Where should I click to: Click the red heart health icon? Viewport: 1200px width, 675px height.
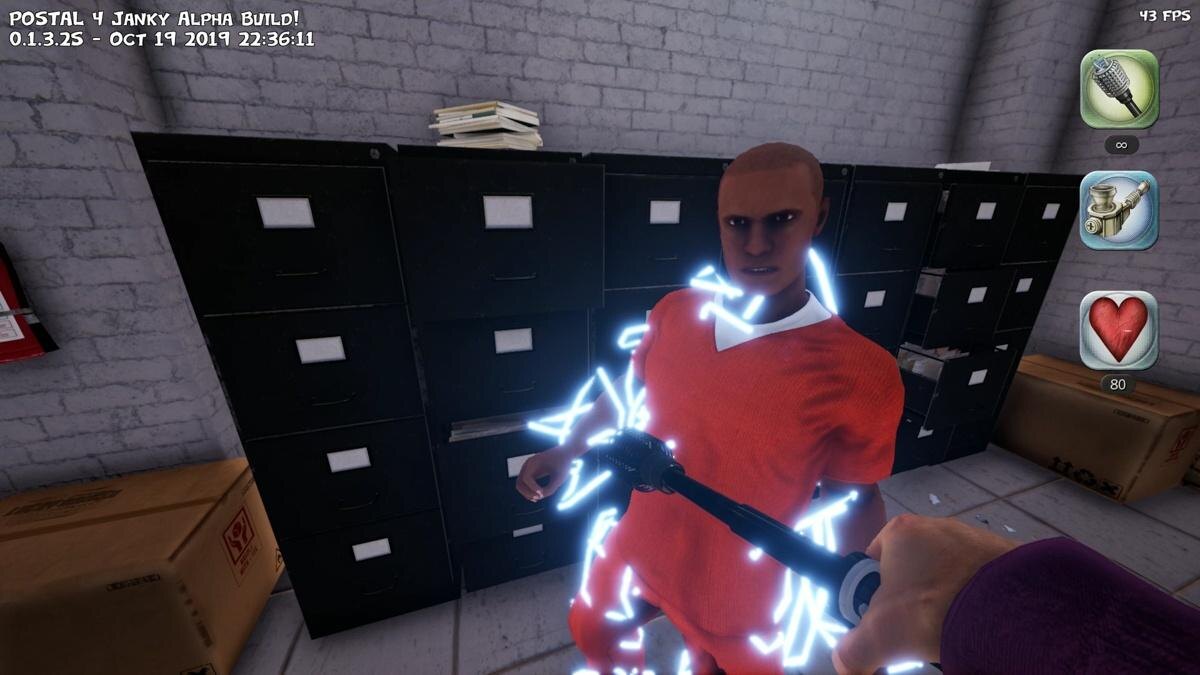tap(1119, 330)
